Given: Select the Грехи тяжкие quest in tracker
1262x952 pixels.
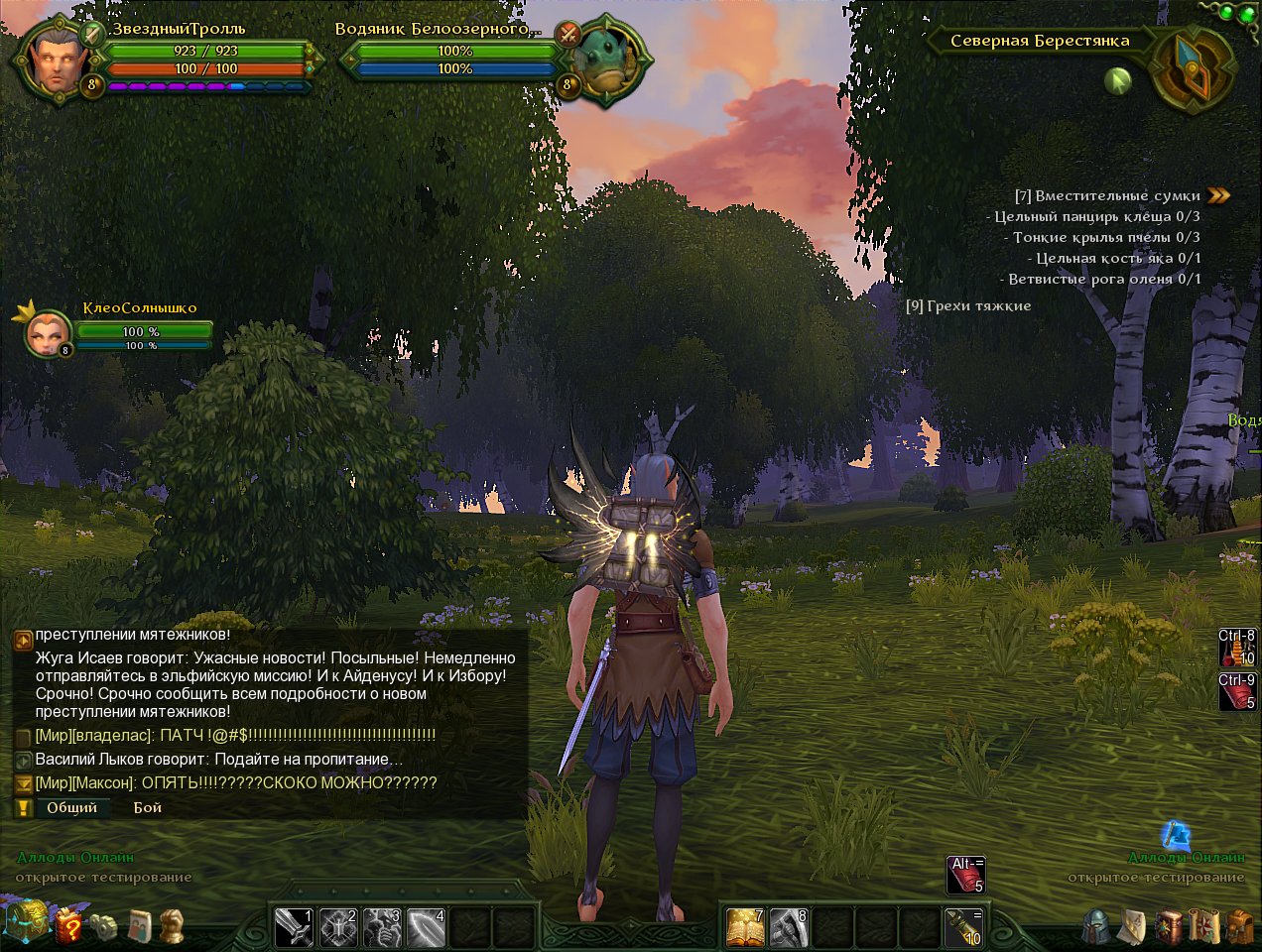Looking at the screenshot, I should coord(968,305).
